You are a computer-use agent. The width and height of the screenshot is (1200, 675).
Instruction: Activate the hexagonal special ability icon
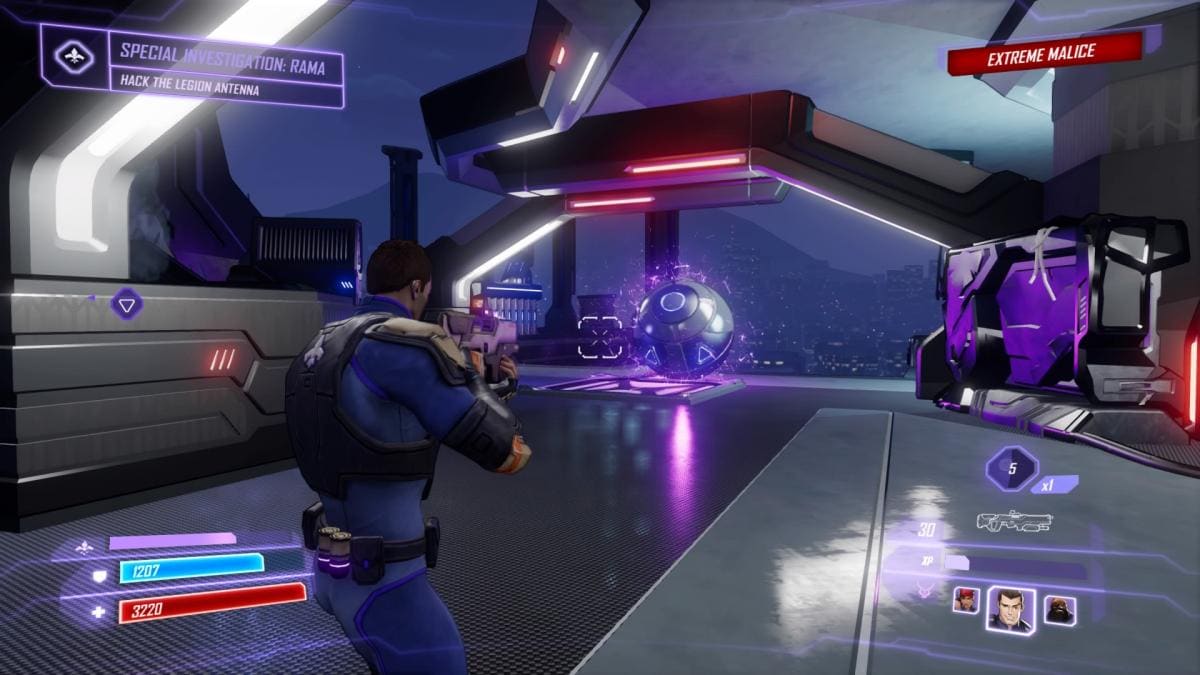1011,468
